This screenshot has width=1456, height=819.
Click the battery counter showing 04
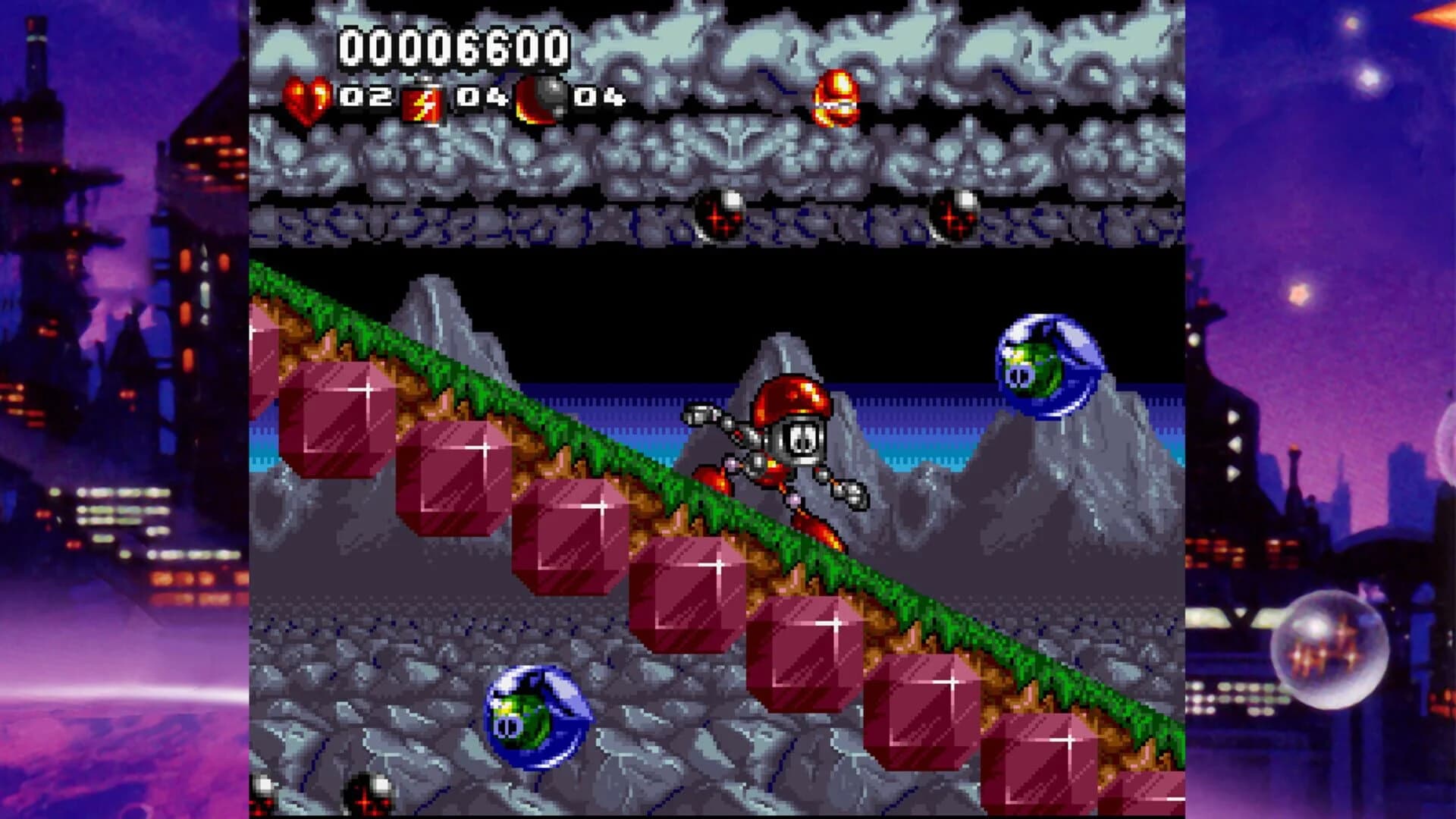pyautogui.click(x=483, y=97)
